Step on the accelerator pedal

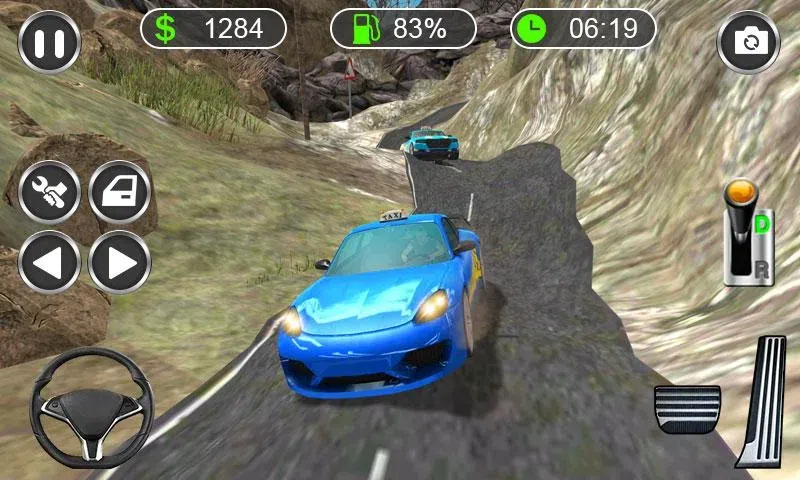click(763, 400)
